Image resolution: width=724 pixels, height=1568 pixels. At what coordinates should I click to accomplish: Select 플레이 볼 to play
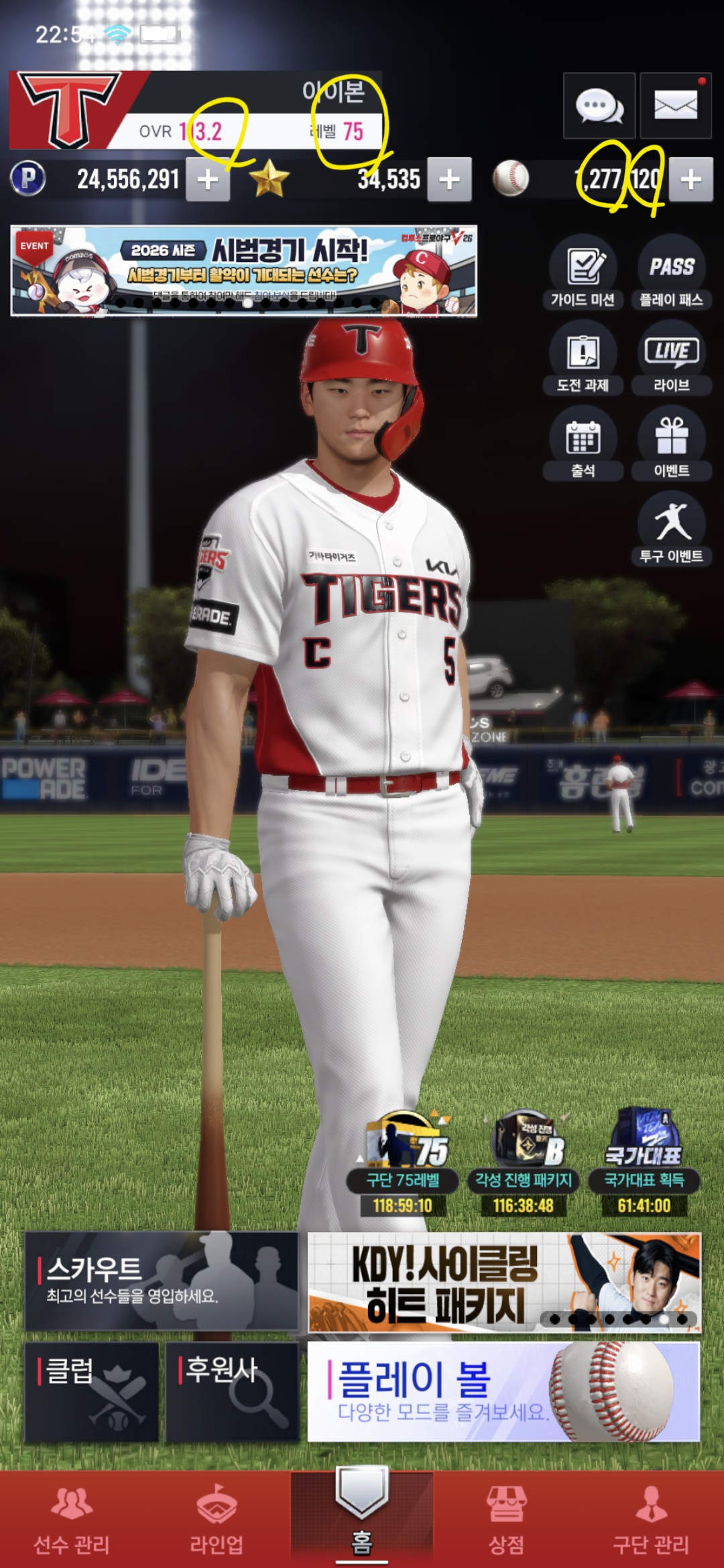(x=503, y=1391)
